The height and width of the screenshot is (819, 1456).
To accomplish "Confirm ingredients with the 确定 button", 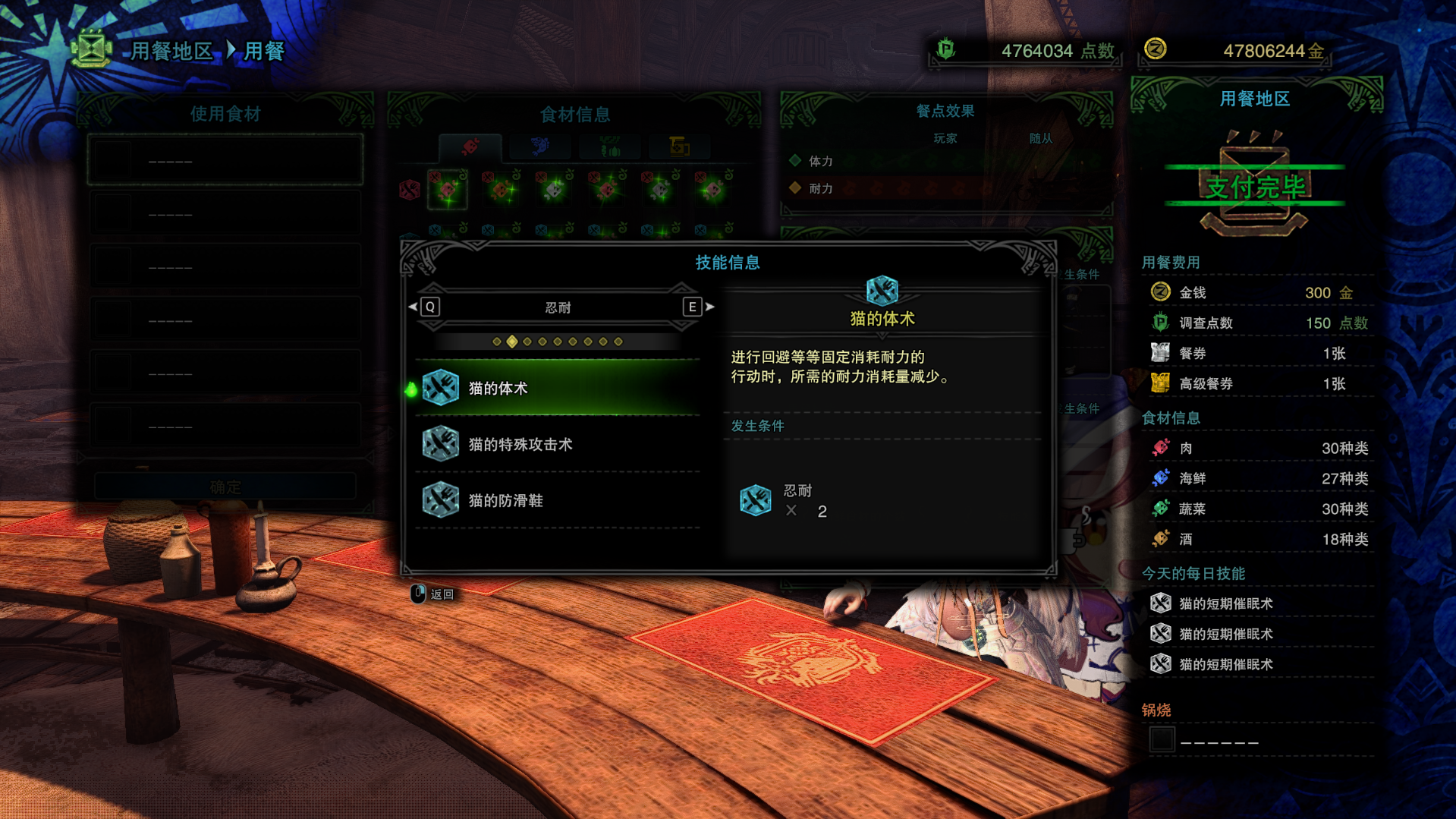I will coord(225,487).
